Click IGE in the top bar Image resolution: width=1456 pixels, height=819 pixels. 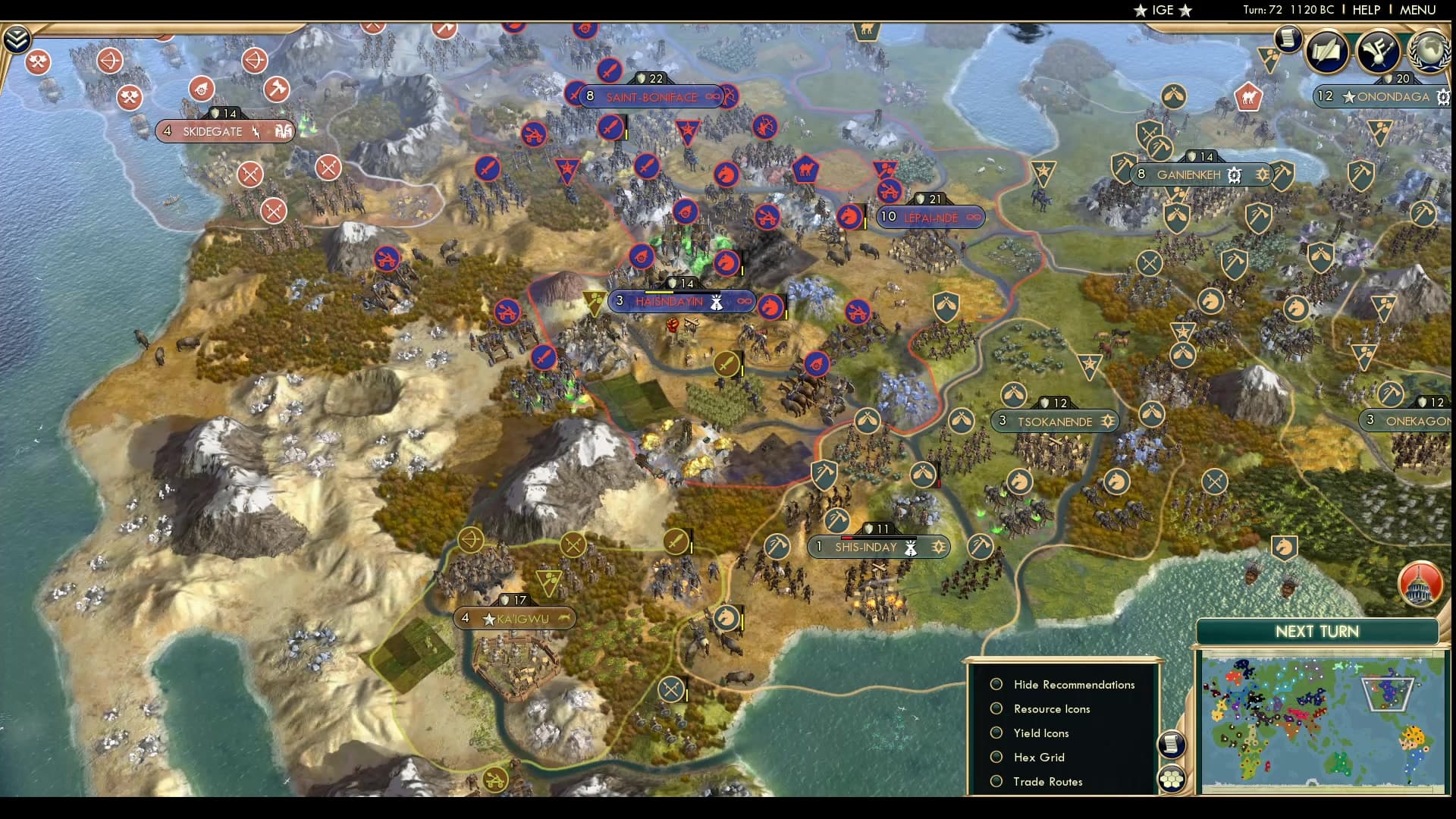tap(1163, 10)
